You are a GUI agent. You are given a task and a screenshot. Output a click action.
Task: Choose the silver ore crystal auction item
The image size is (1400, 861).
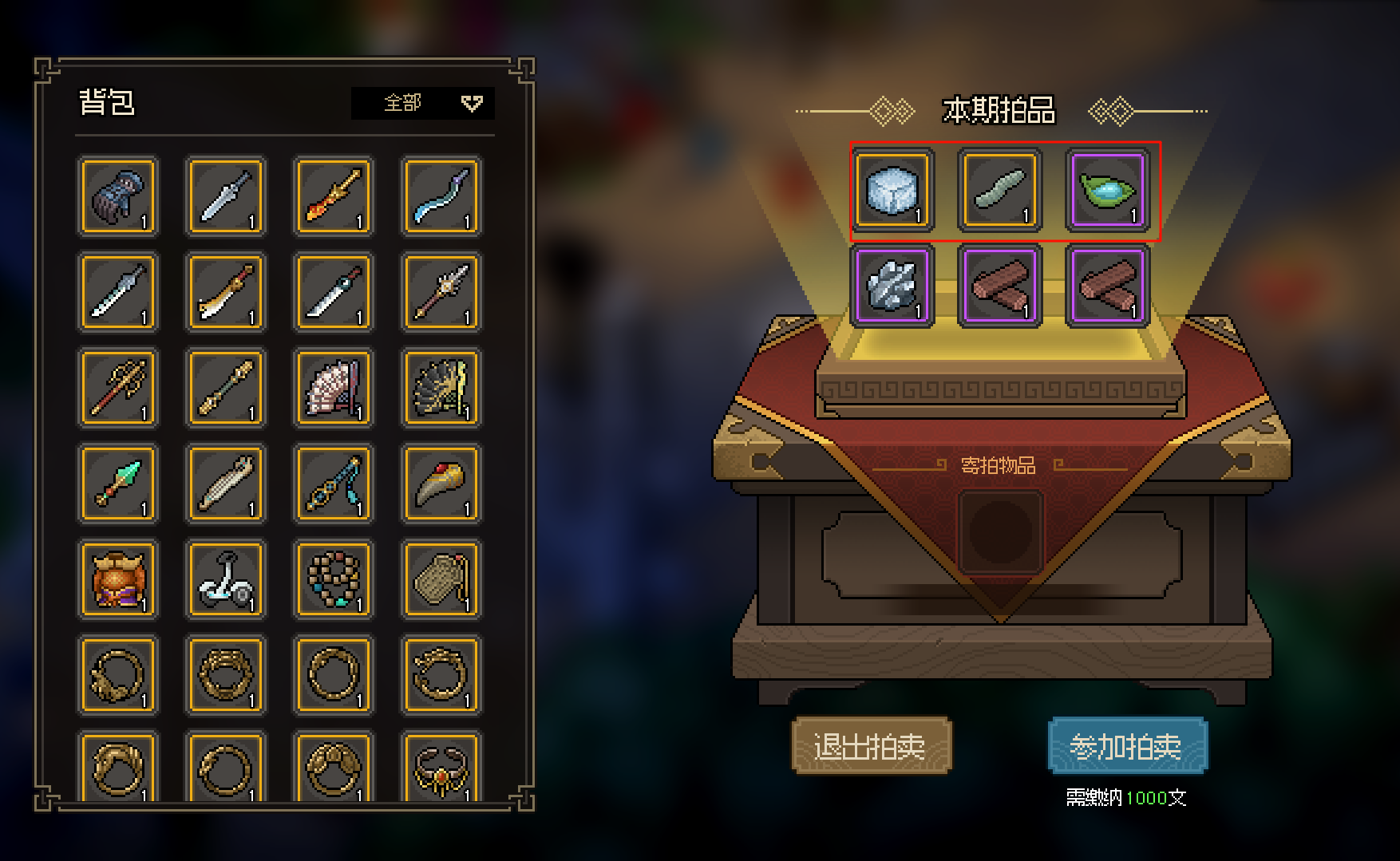[x=892, y=287]
